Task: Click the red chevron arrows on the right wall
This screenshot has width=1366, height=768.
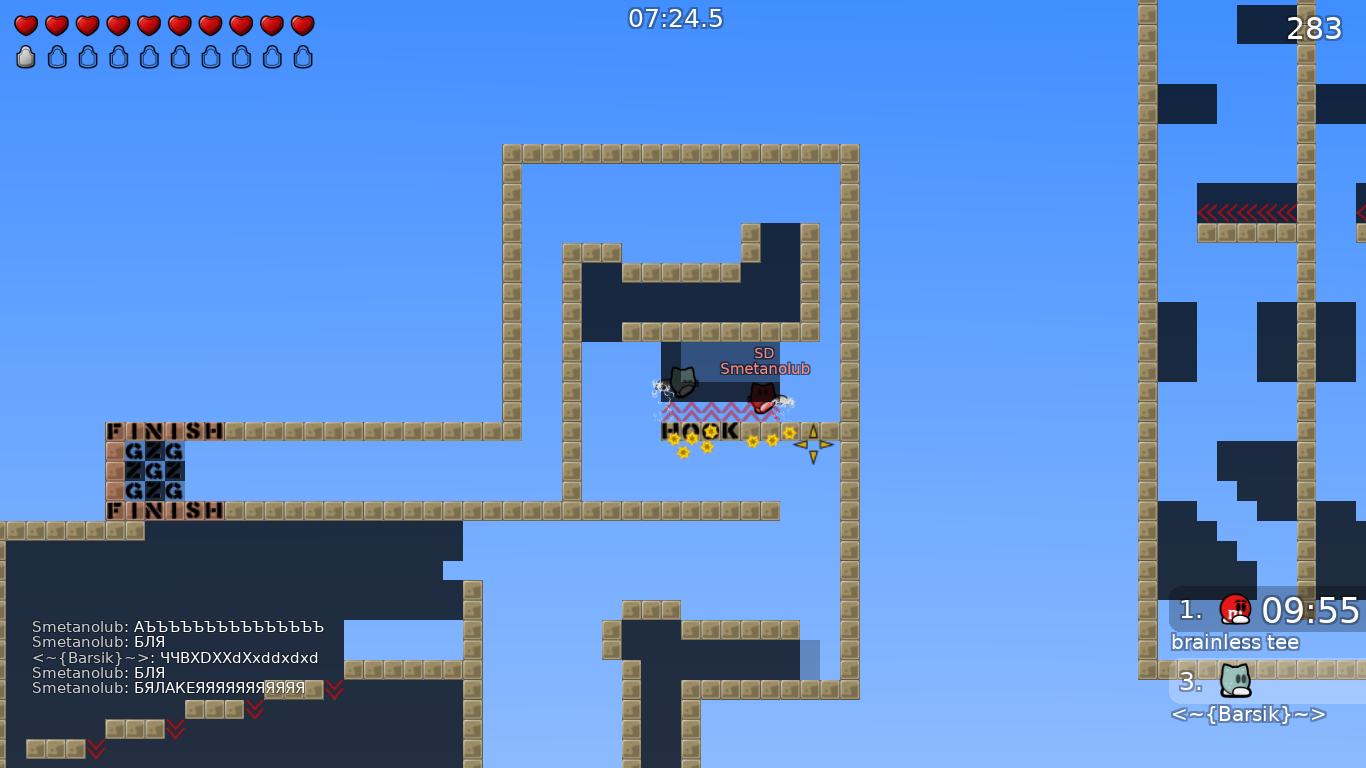Action: coord(1248,213)
